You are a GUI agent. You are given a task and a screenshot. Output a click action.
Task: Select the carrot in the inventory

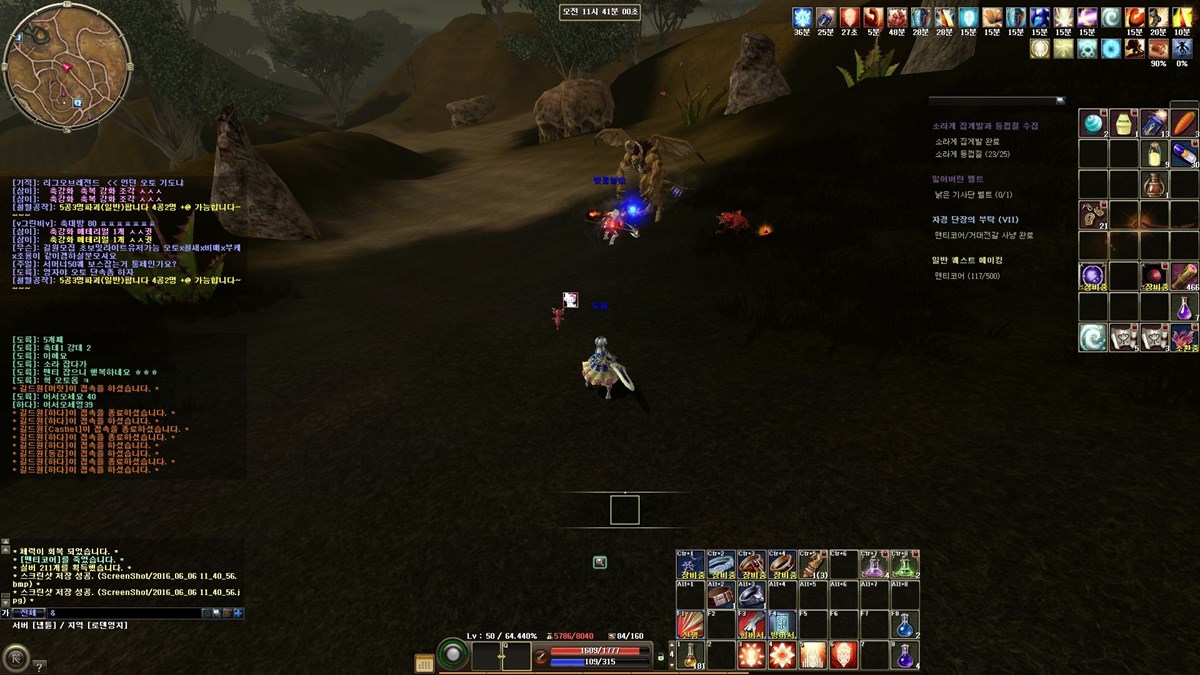click(1185, 123)
